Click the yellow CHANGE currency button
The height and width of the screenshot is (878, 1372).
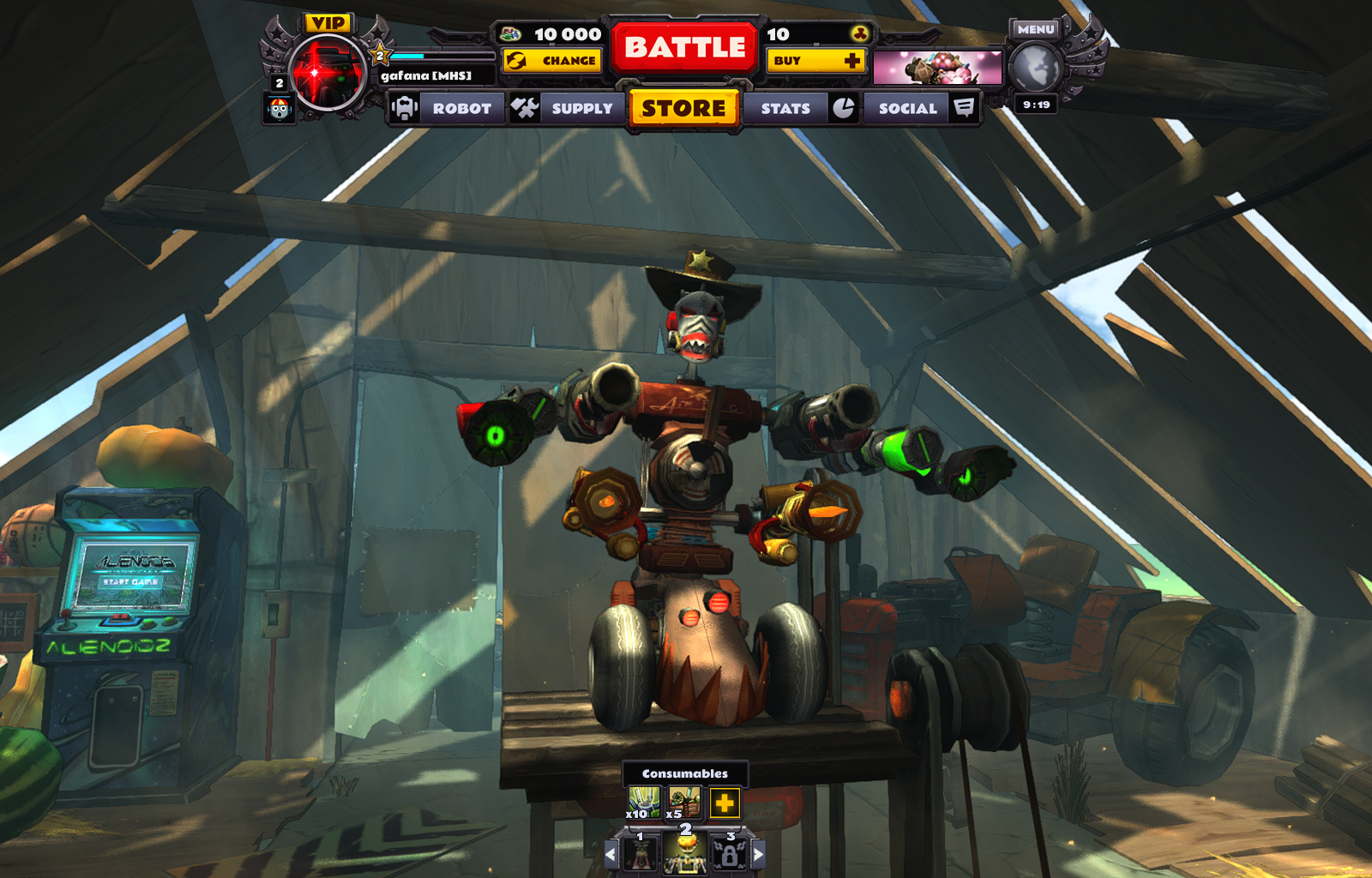(552, 61)
